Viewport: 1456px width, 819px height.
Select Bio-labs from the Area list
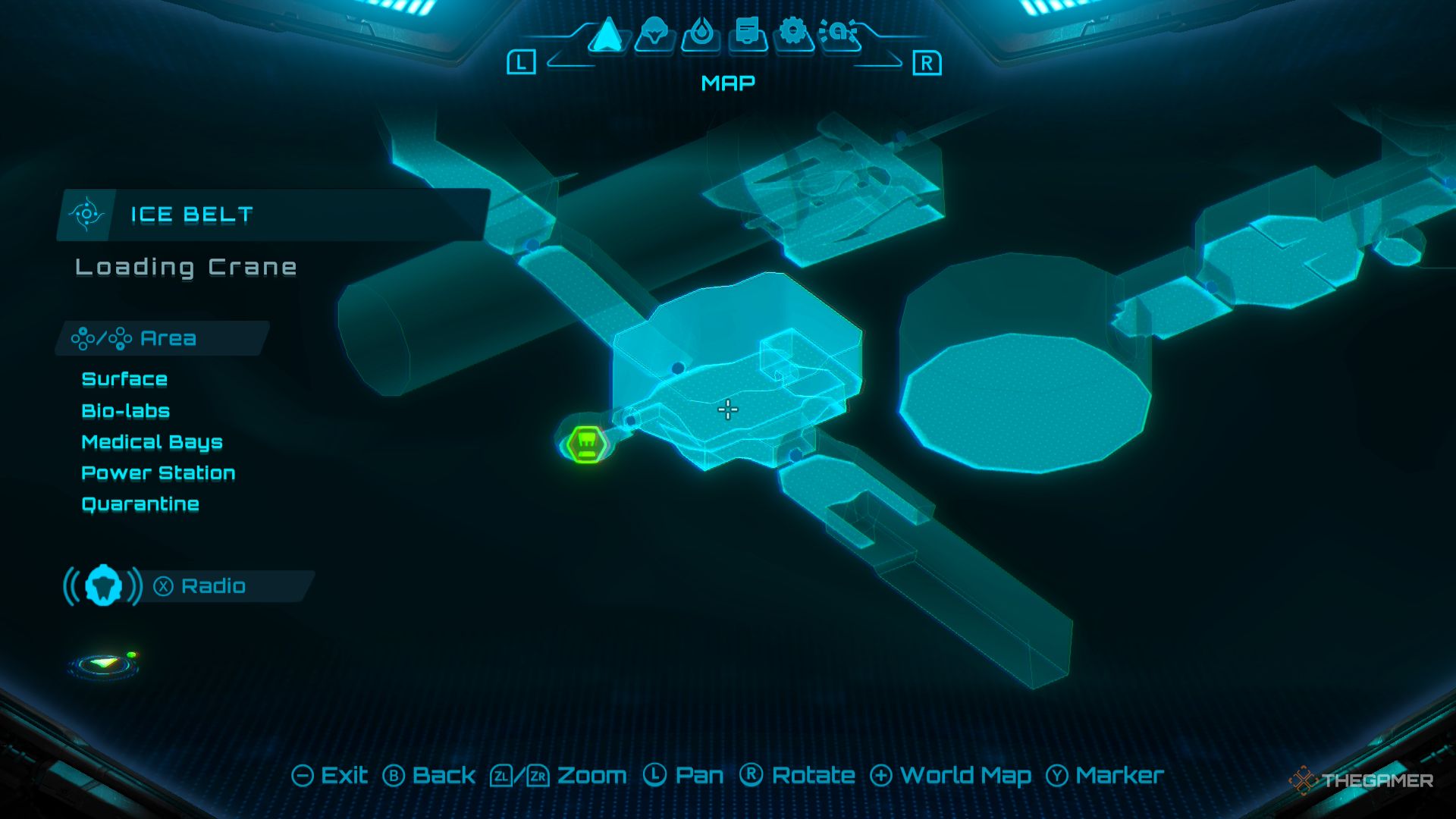click(126, 410)
